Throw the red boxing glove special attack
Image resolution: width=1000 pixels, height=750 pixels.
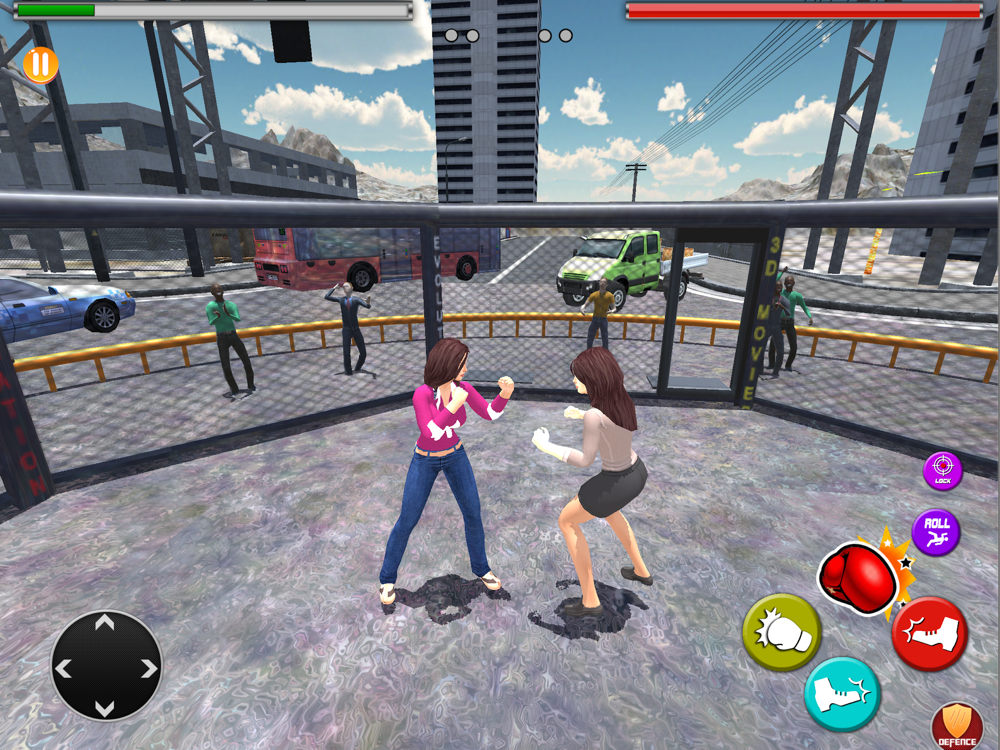coord(858,578)
